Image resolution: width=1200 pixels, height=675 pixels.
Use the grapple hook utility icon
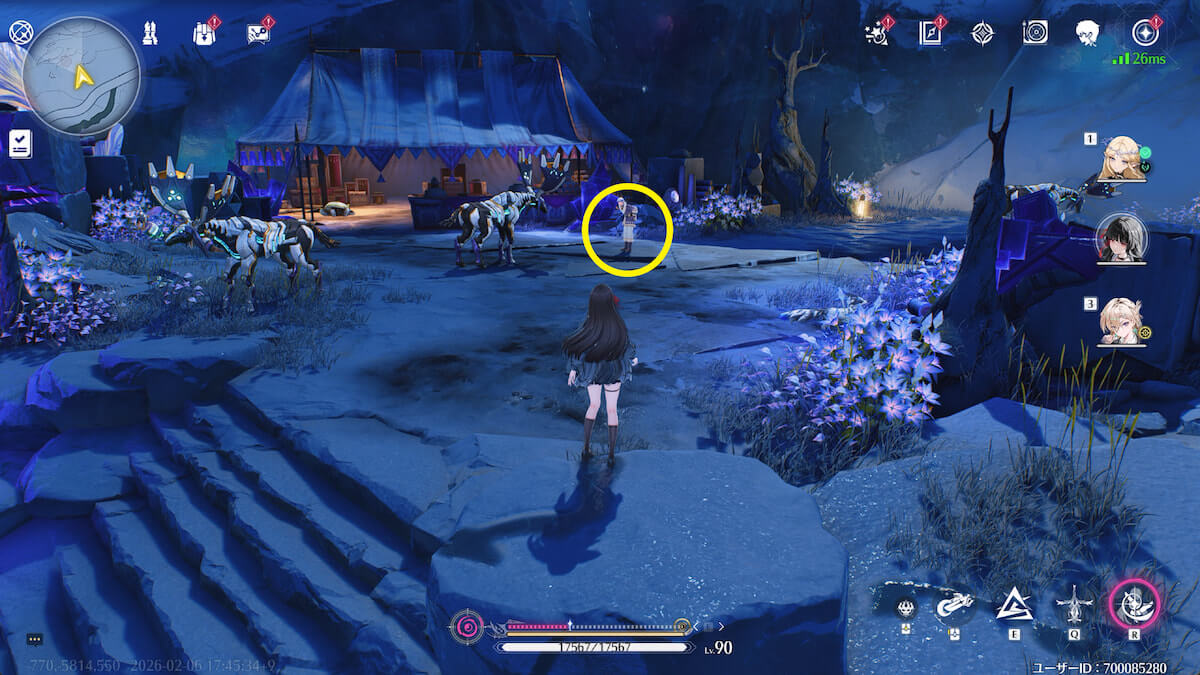point(953,604)
